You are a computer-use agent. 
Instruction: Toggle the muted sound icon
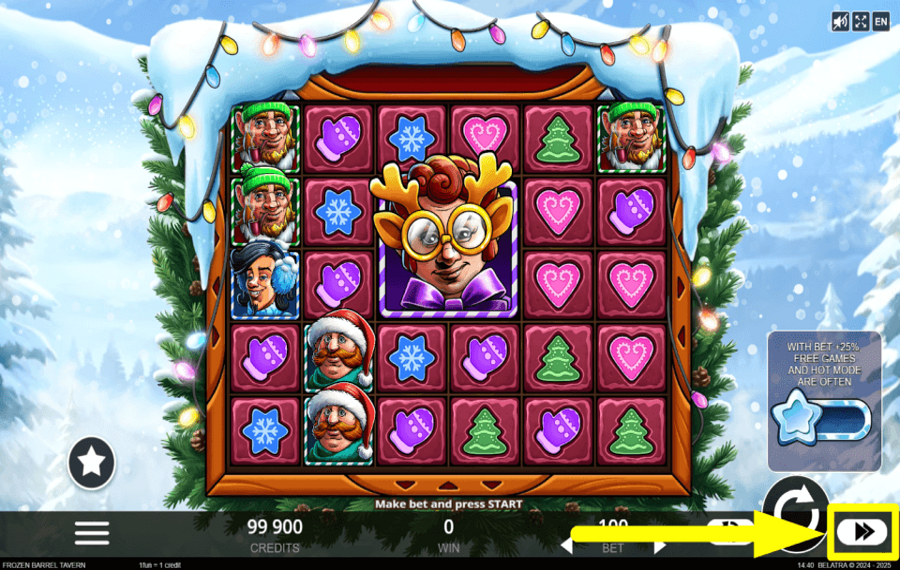[841, 21]
